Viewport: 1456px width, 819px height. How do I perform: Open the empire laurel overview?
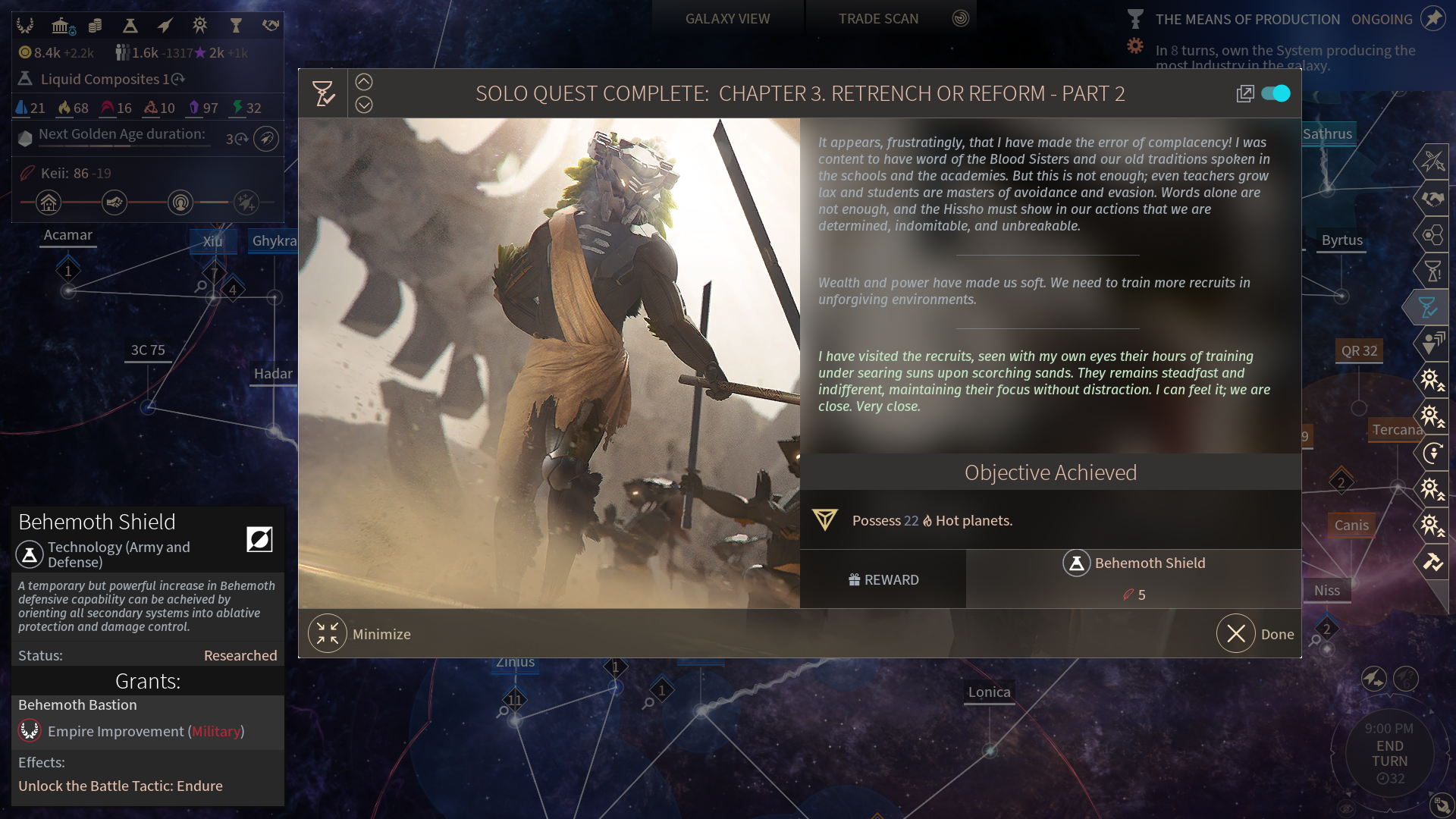coord(25,26)
